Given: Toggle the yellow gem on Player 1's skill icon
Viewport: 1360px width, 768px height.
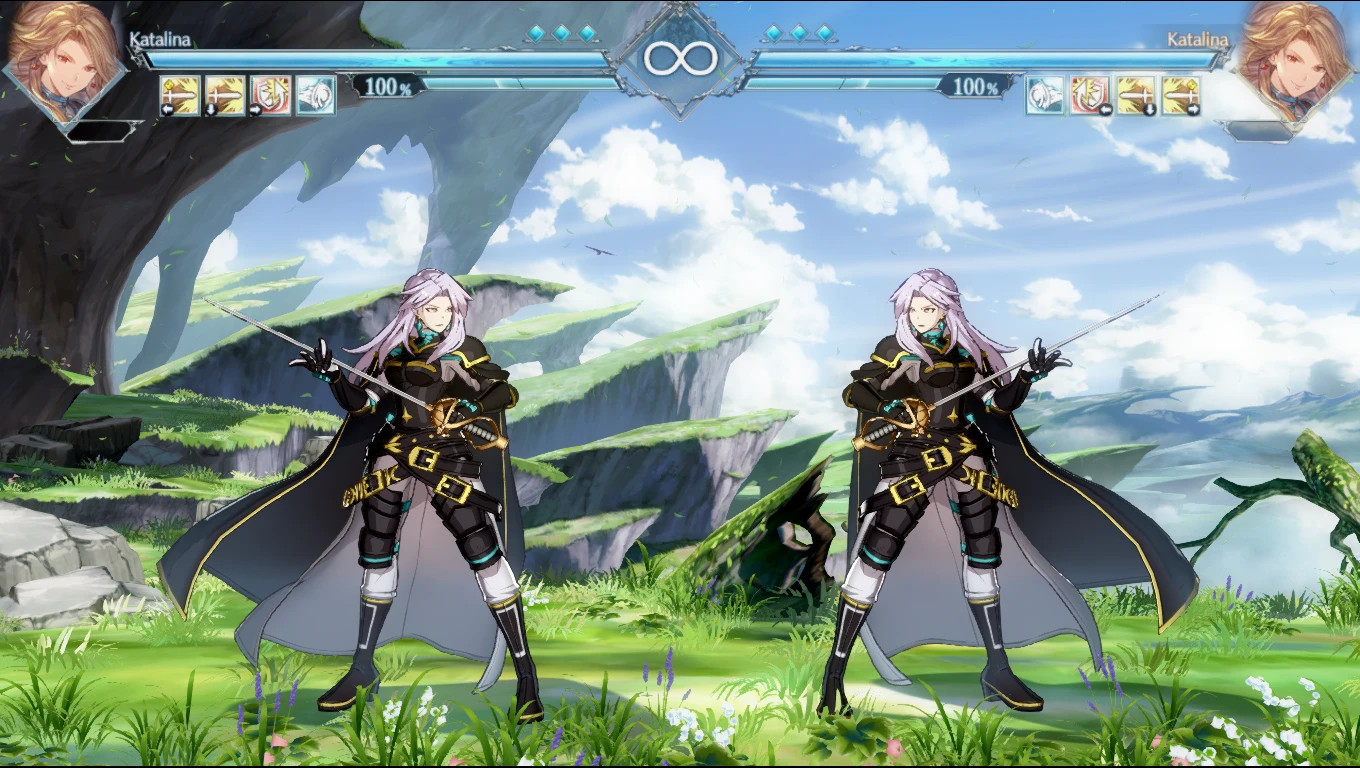Looking at the screenshot, I should point(167,84).
